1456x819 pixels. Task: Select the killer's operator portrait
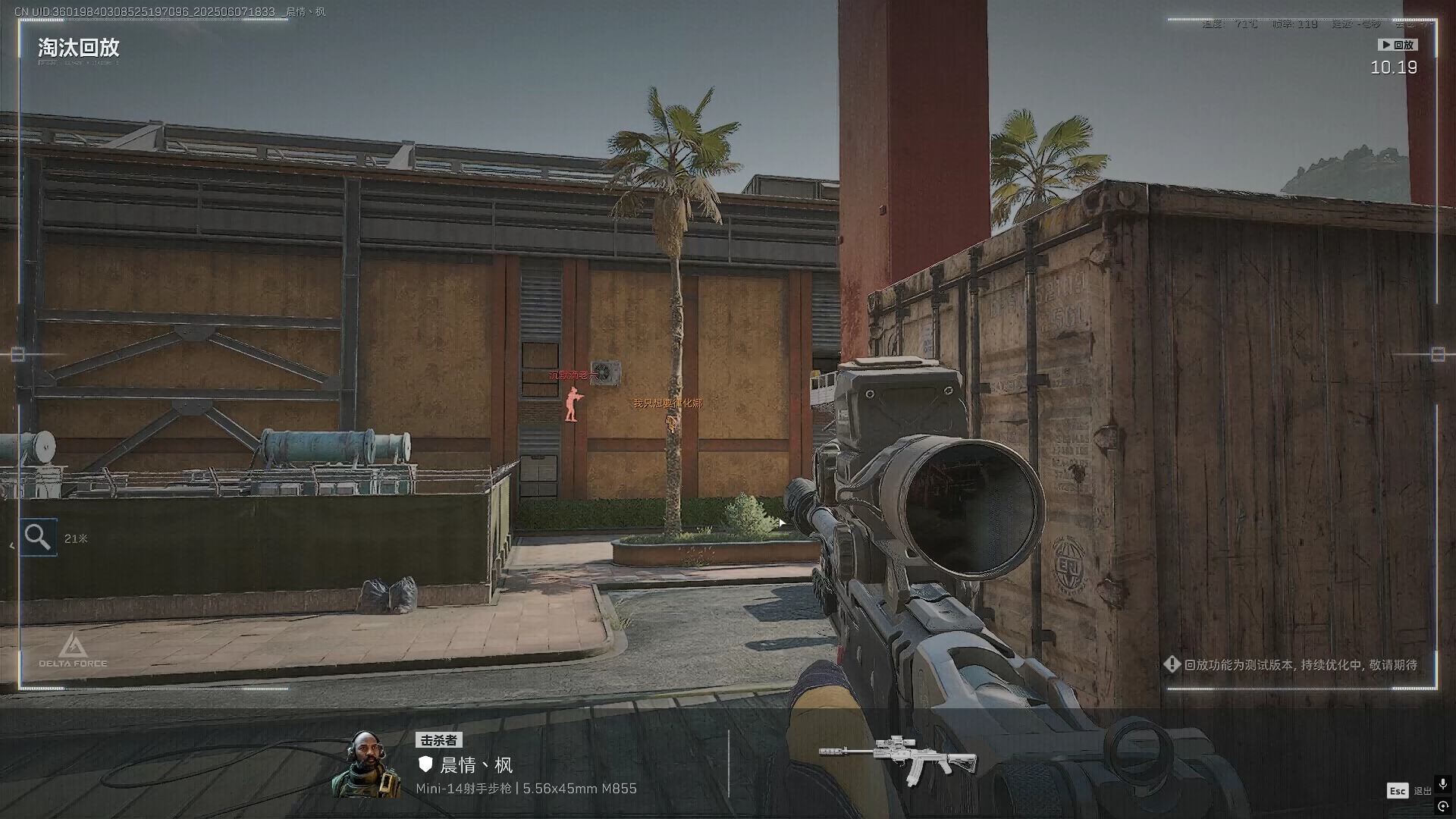[368, 764]
